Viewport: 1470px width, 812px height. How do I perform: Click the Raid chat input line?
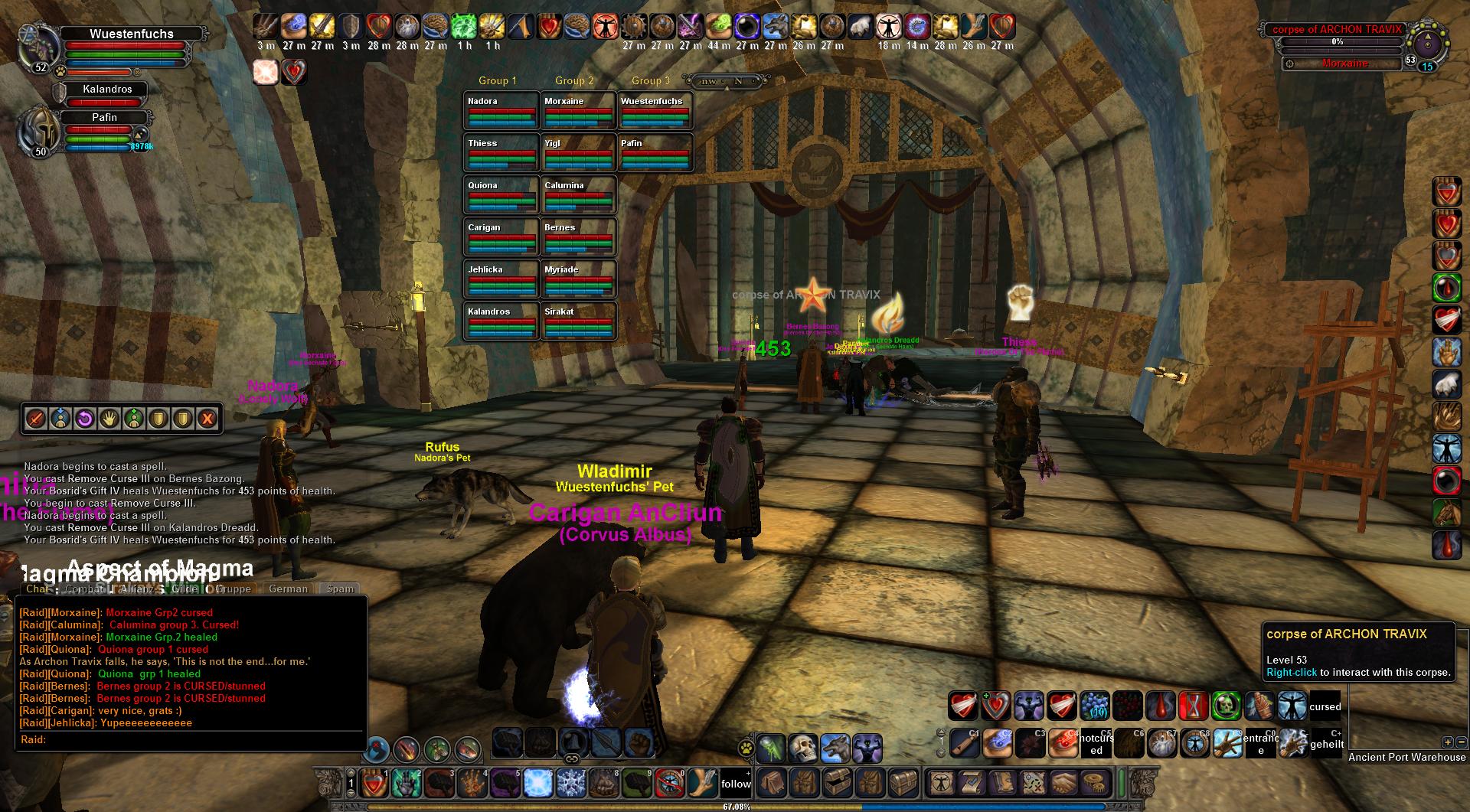pyautogui.click(x=191, y=739)
